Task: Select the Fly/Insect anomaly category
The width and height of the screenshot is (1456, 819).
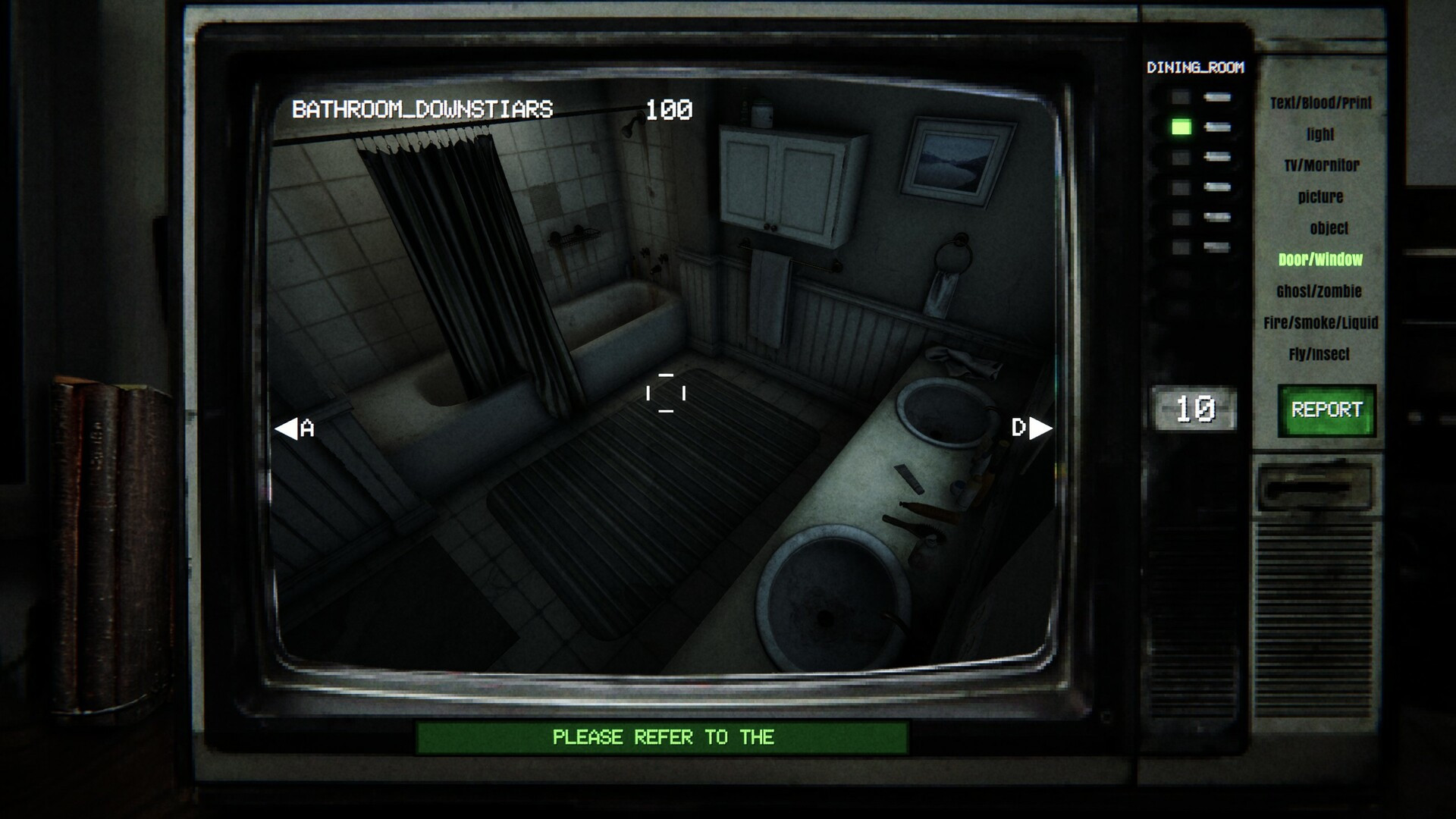Action: pyautogui.click(x=1319, y=354)
